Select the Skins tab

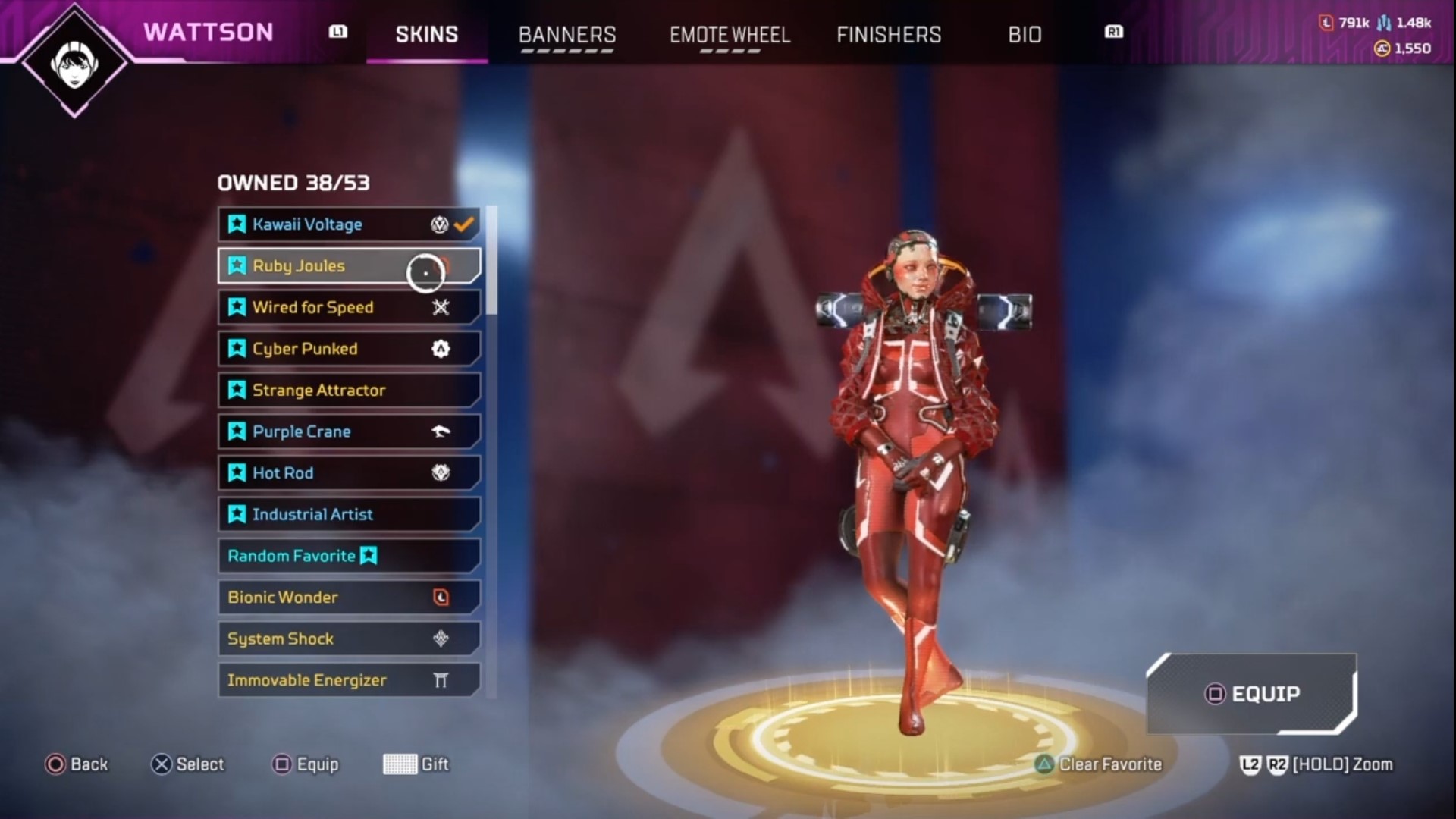427,35
